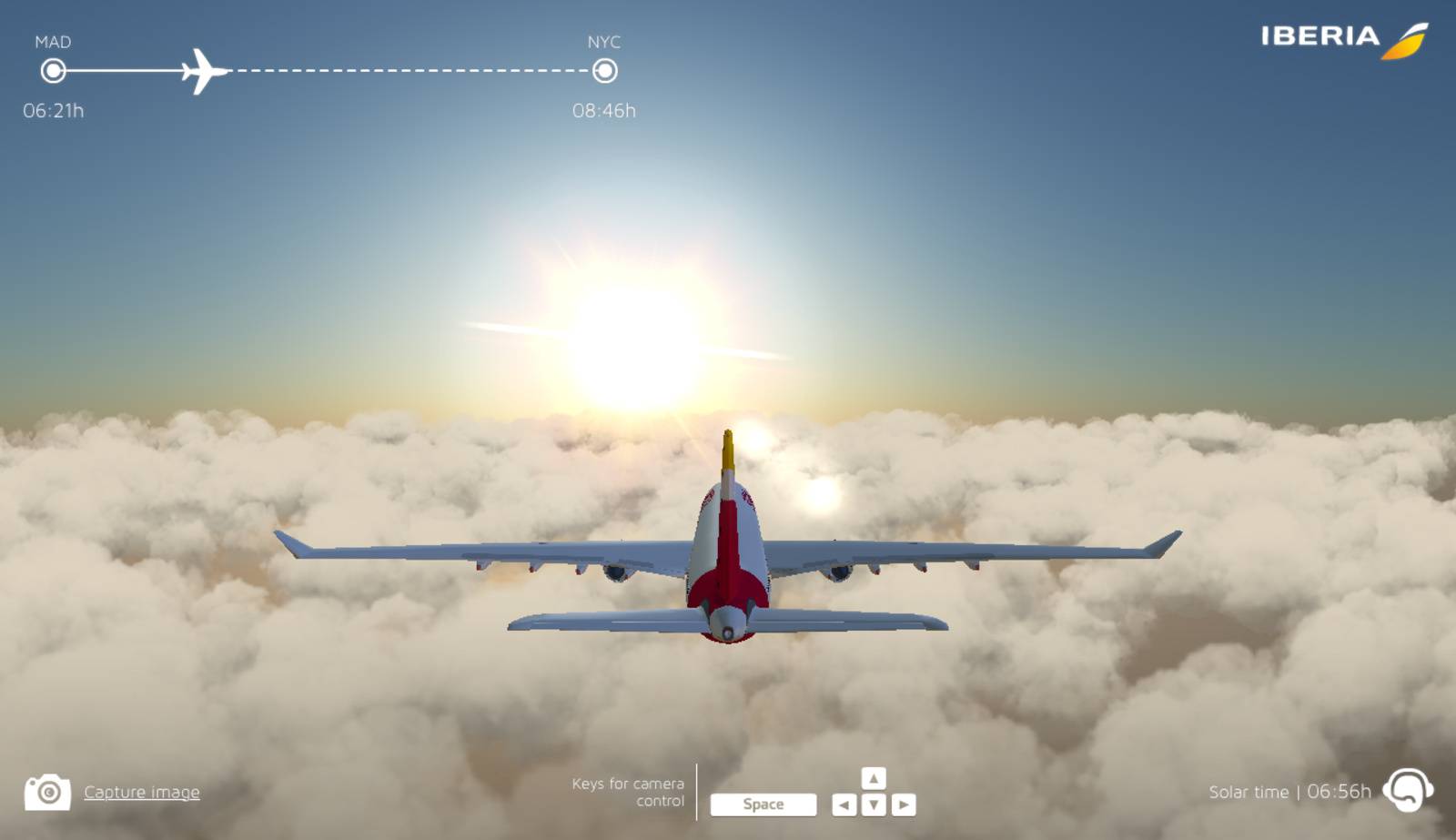Click the camera capture icon

[x=47, y=792]
